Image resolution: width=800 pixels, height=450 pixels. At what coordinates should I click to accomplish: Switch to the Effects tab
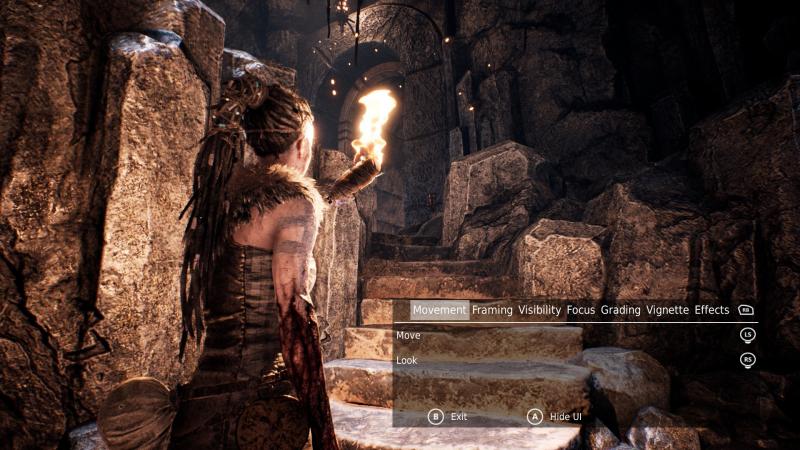tap(712, 310)
